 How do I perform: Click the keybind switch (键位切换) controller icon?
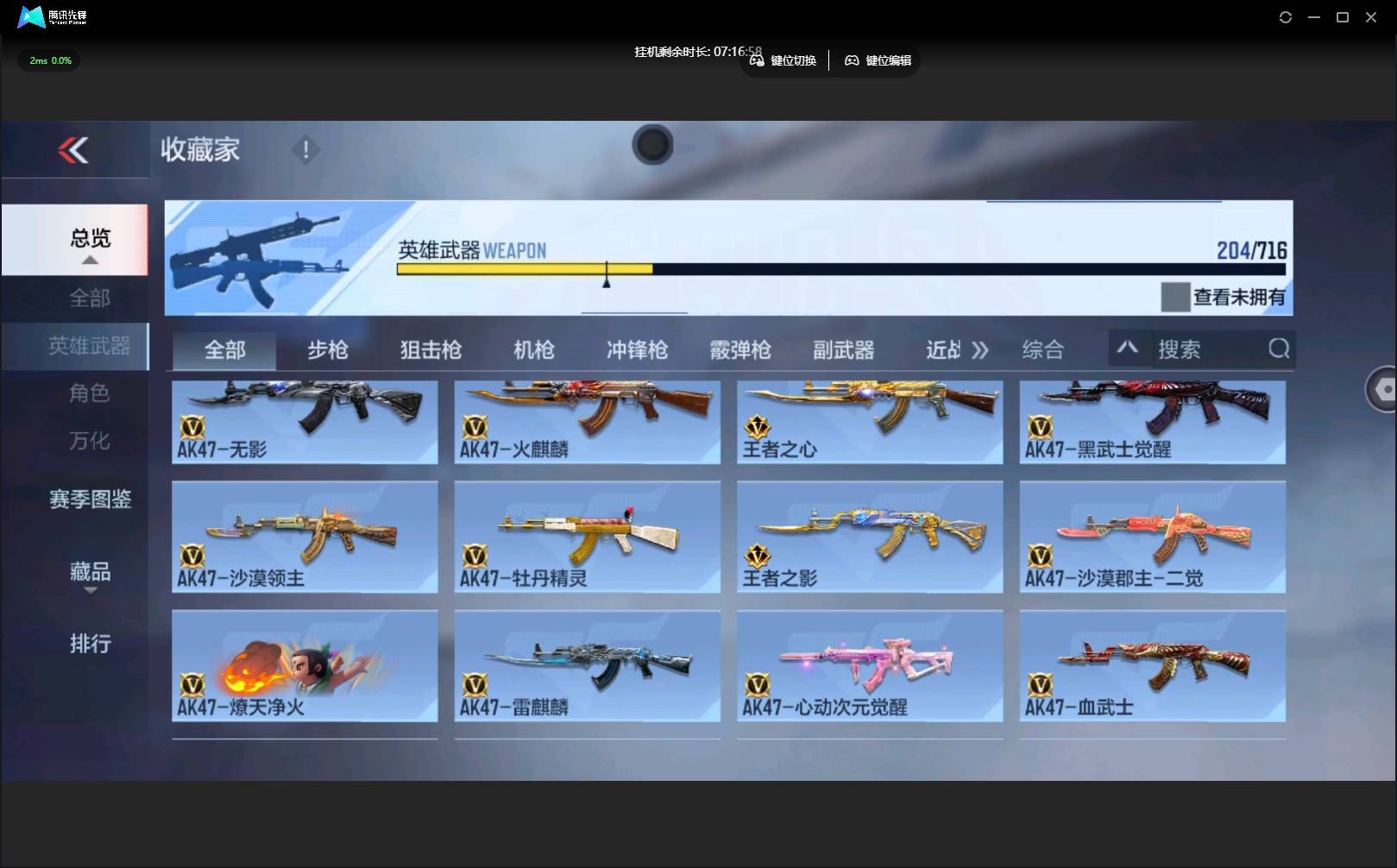pos(758,60)
